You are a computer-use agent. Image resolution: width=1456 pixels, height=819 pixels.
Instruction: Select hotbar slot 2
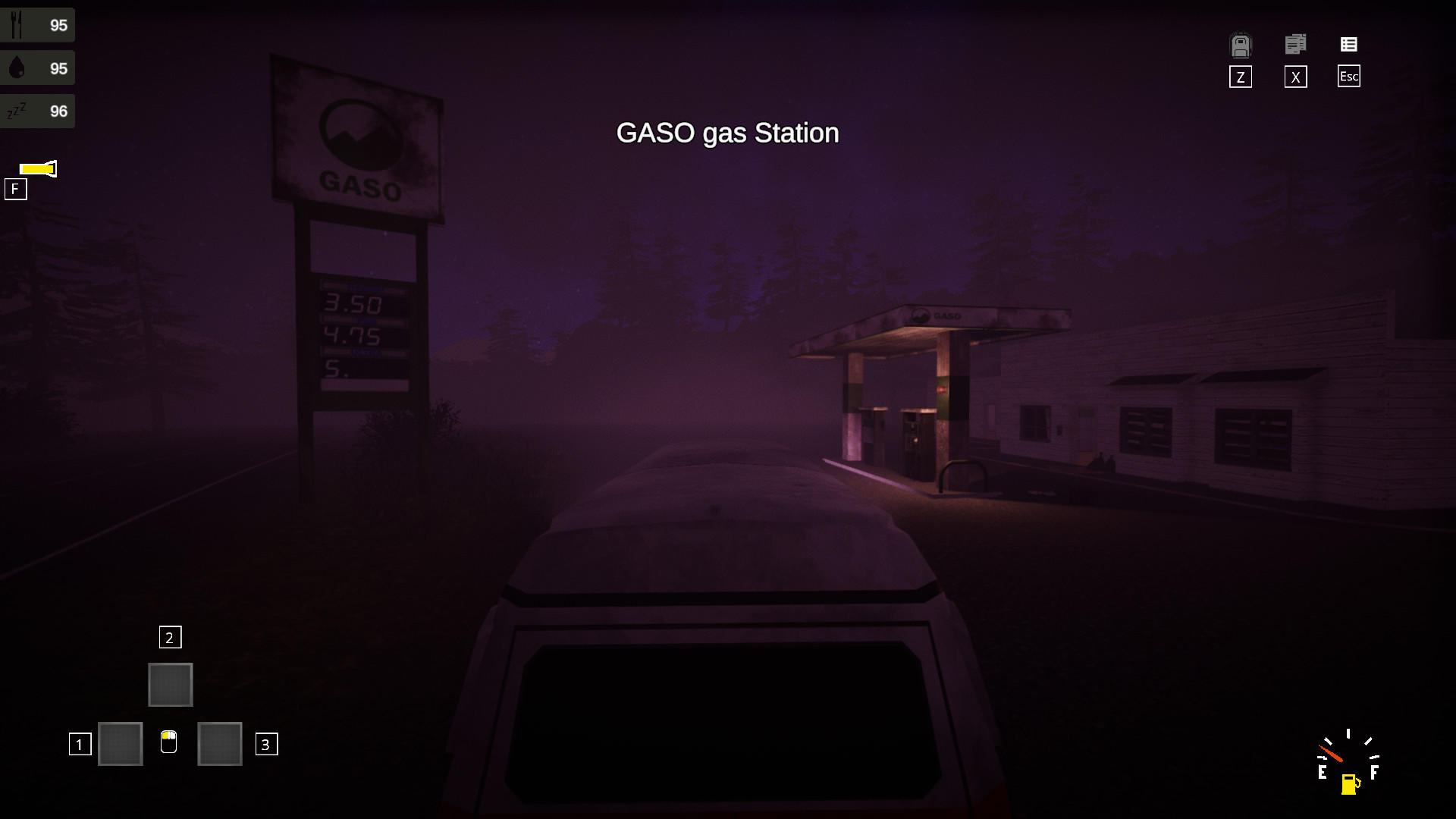click(170, 684)
